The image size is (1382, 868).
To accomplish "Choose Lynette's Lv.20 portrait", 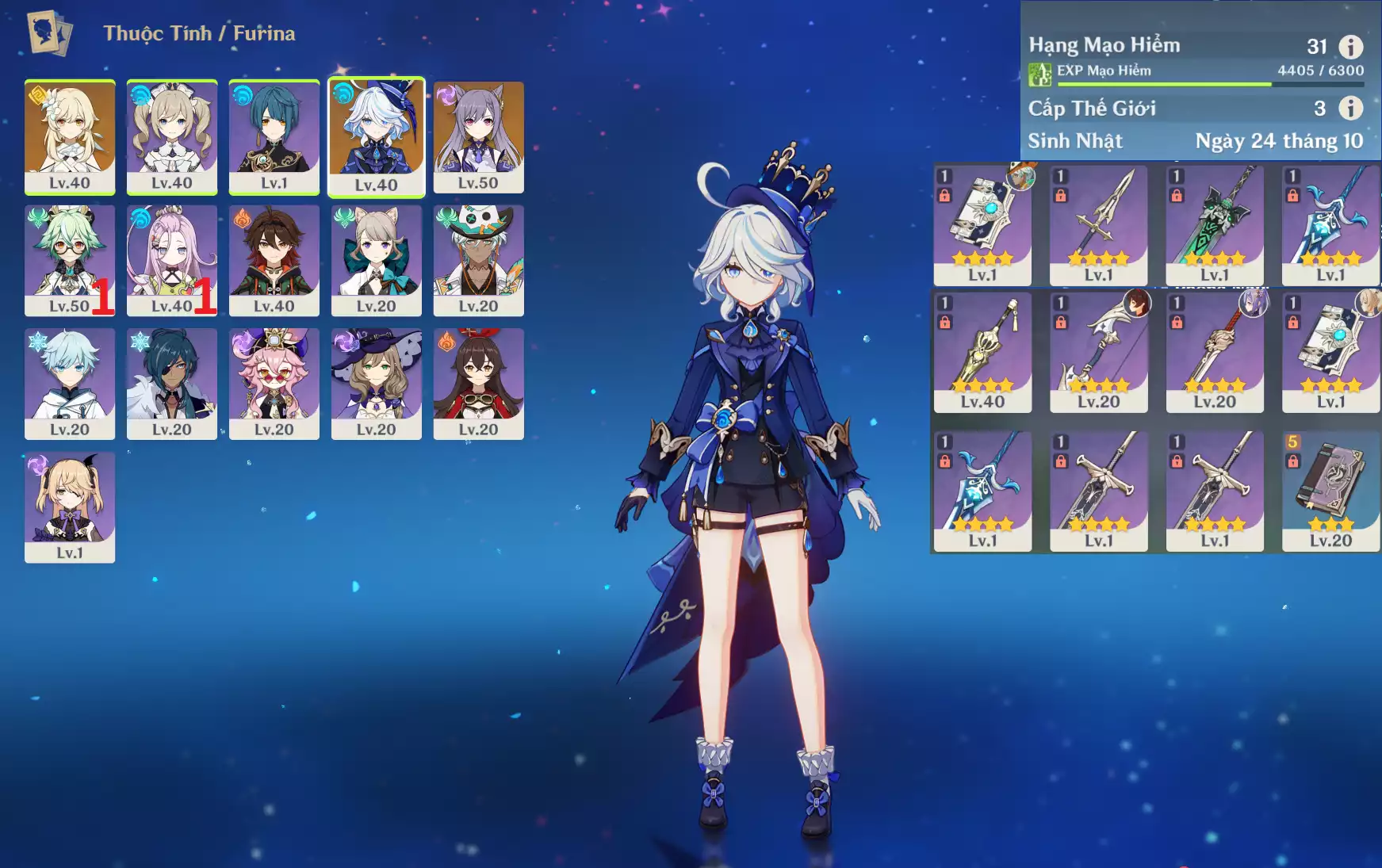I will point(377,259).
